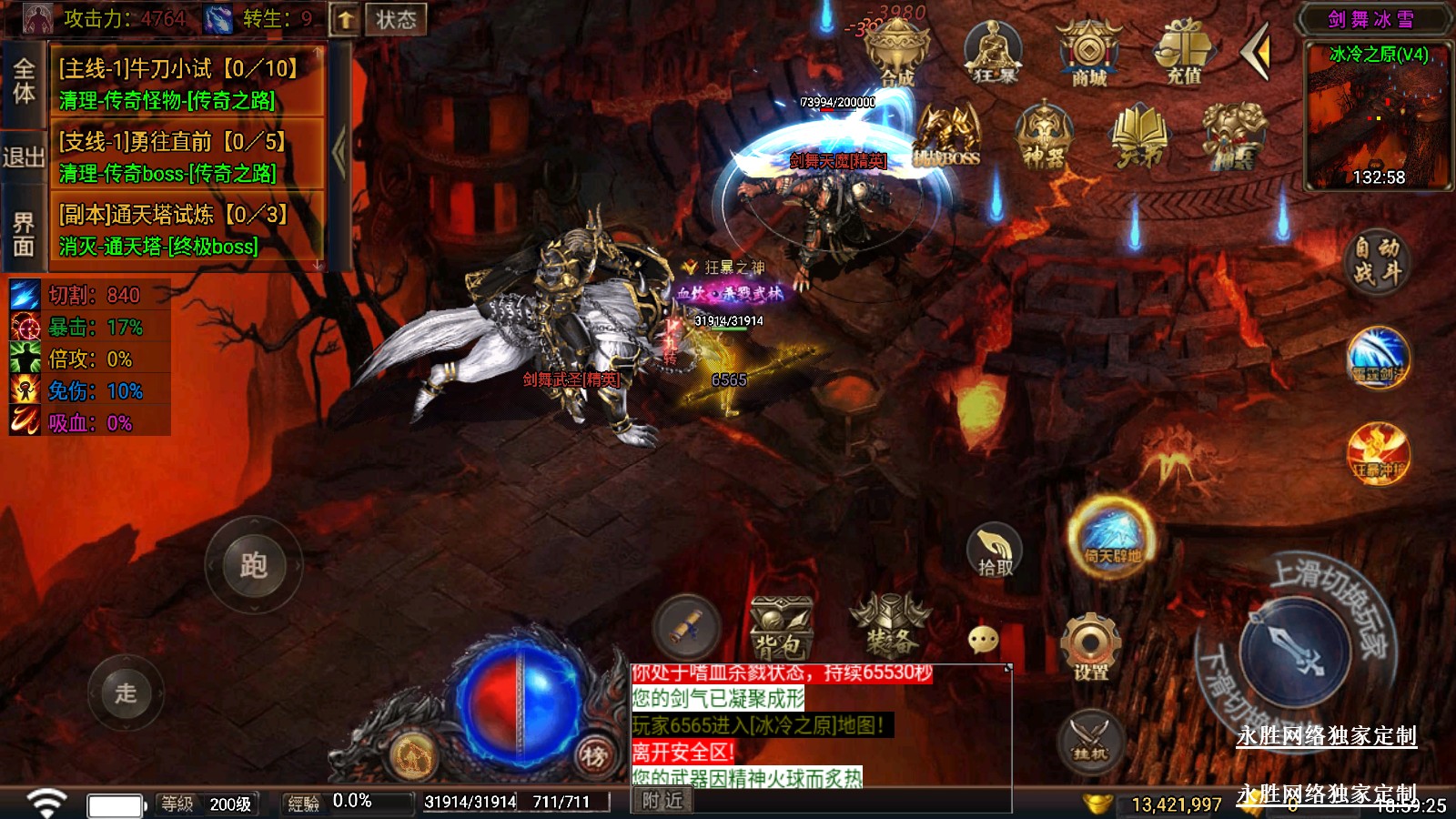Open the 商城 shop
This screenshot has width=1456, height=819.
pyautogui.click(x=1088, y=55)
